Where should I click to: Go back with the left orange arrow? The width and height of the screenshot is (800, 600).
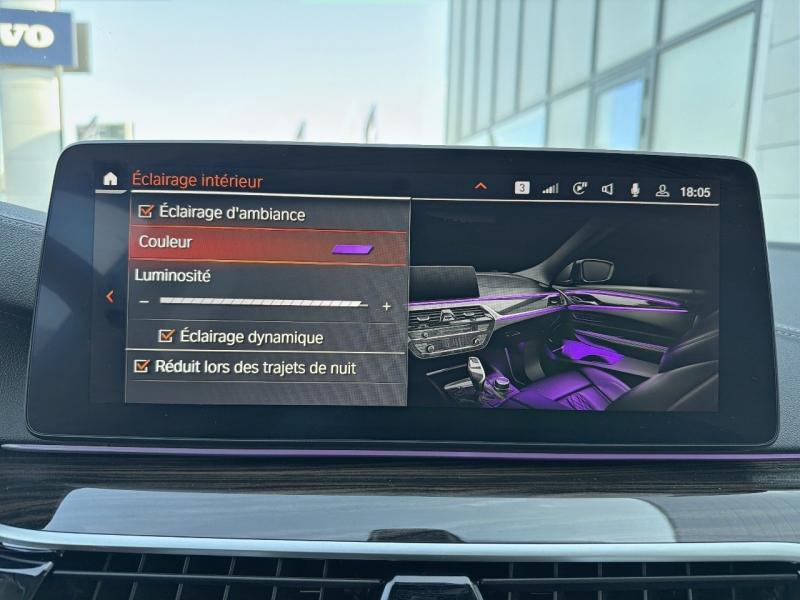(110, 296)
